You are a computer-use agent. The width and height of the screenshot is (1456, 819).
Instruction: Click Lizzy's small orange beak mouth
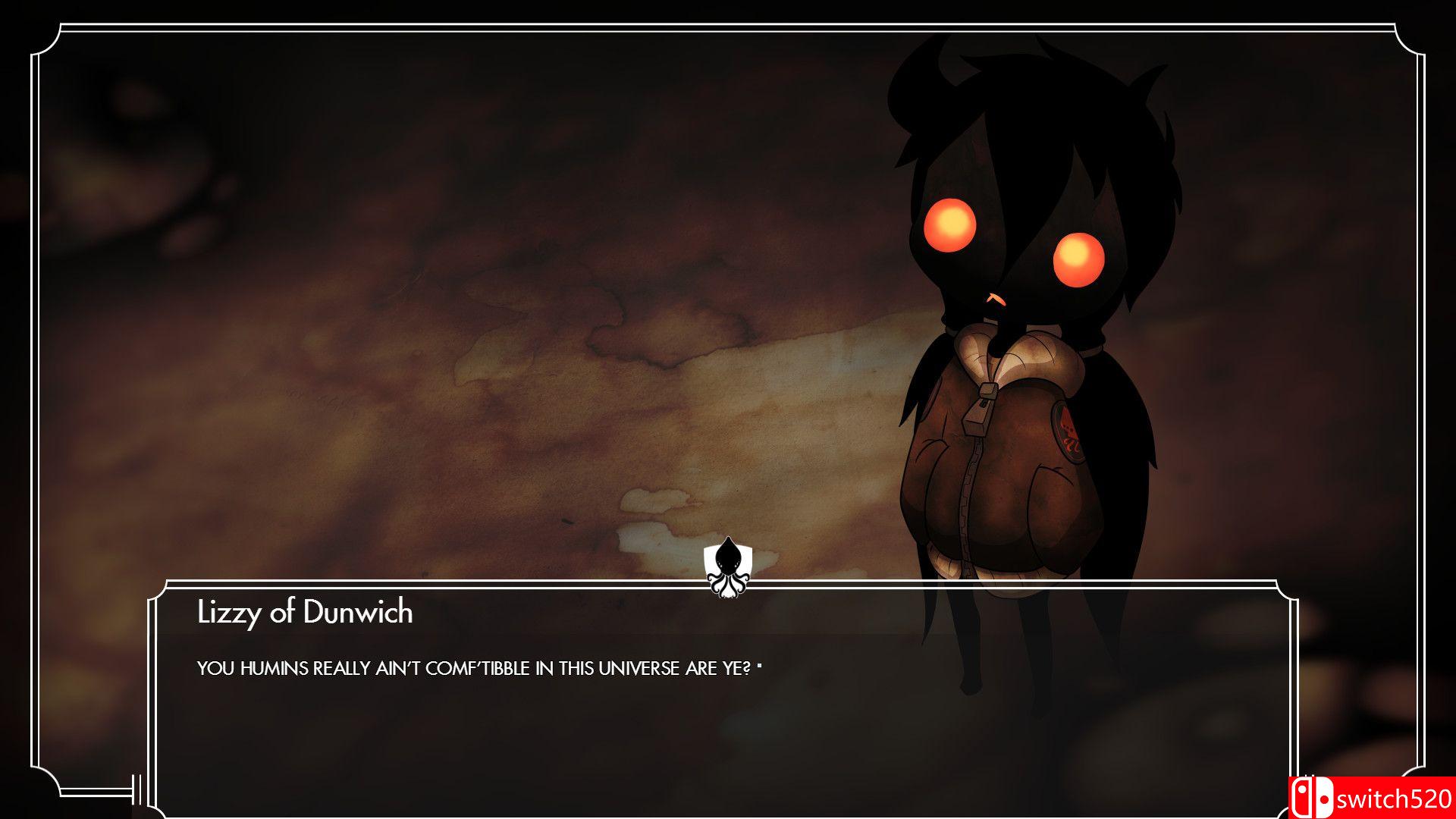point(993,297)
